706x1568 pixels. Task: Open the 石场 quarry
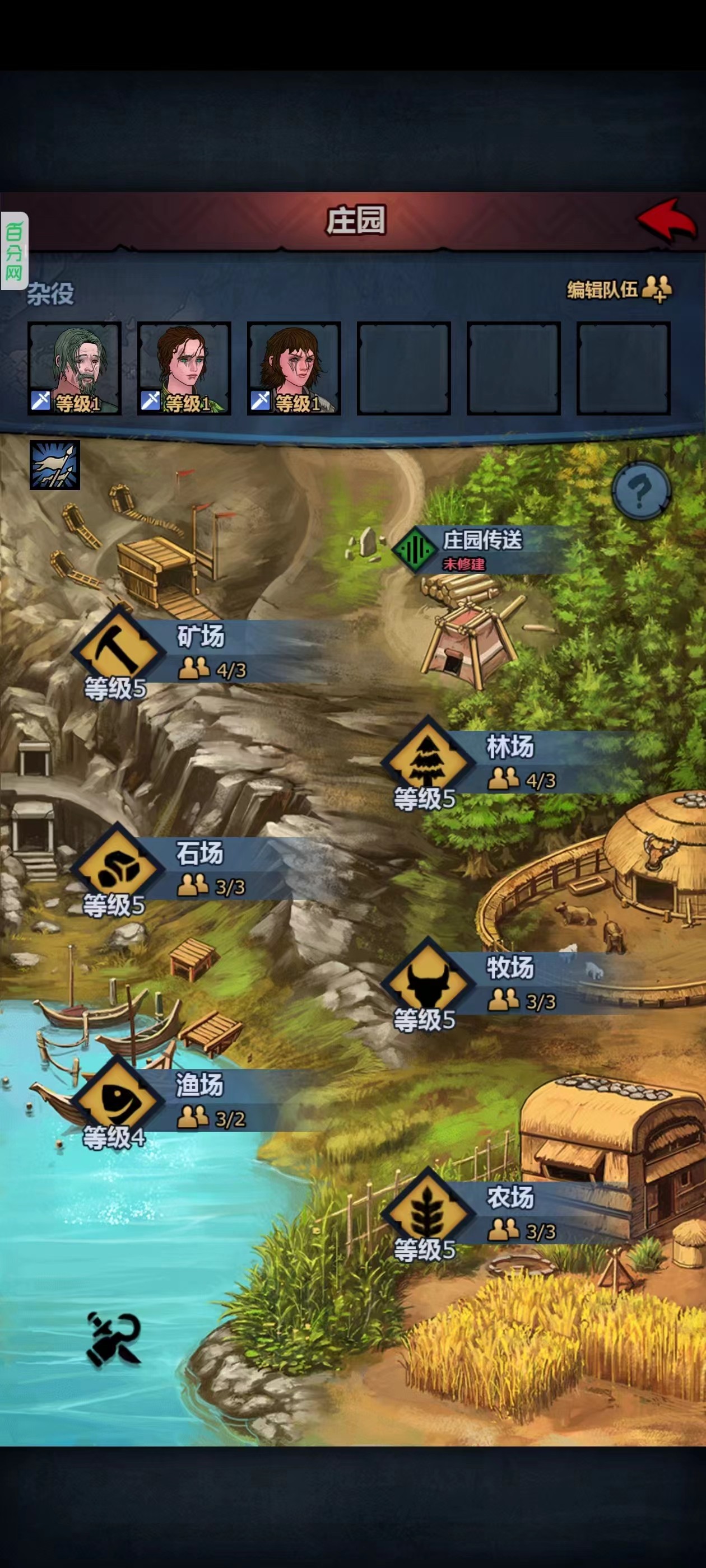click(118, 867)
